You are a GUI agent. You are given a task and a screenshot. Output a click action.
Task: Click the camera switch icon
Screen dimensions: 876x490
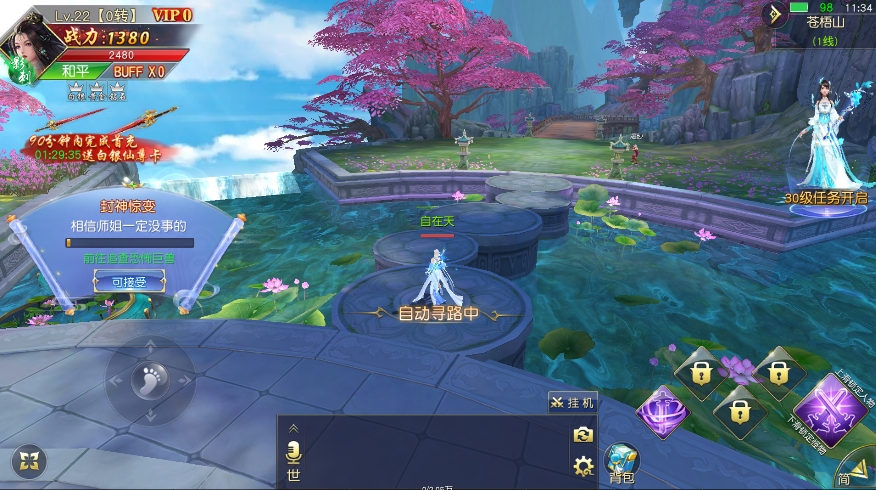[582, 435]
